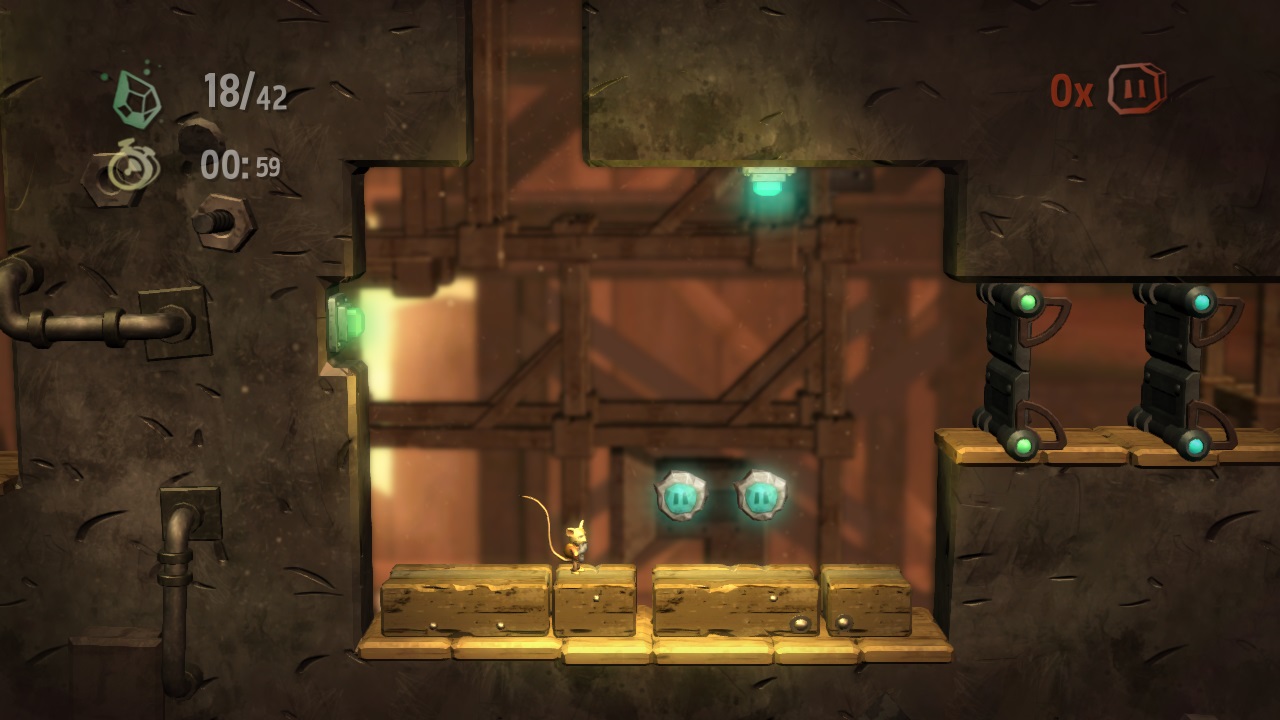Image resolution: width=1280 pixels, height=720 pixels.
Task: Select the 0x bomb counter label
Action: [1075, 90]
